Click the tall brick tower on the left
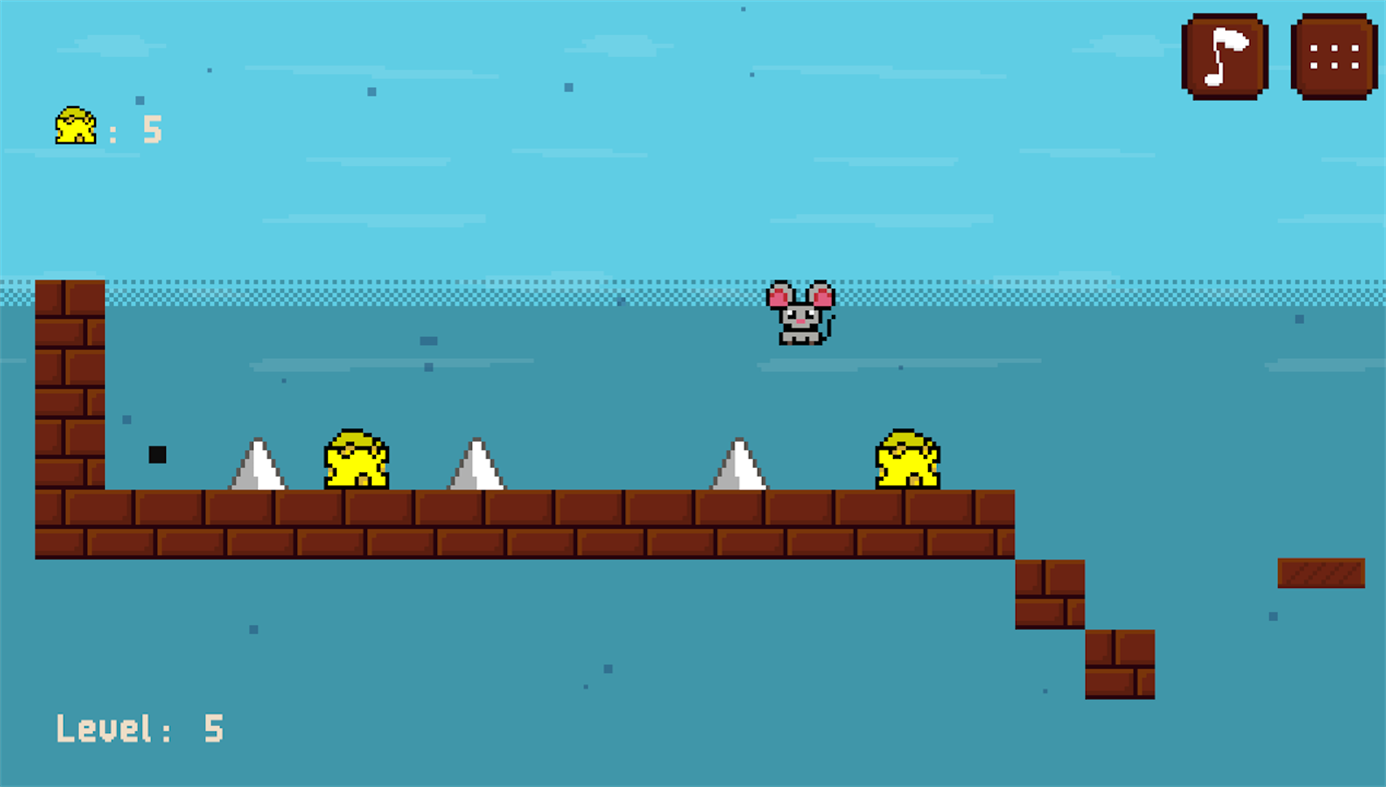Screen dimensions: 1386x787 click(68, 385)
